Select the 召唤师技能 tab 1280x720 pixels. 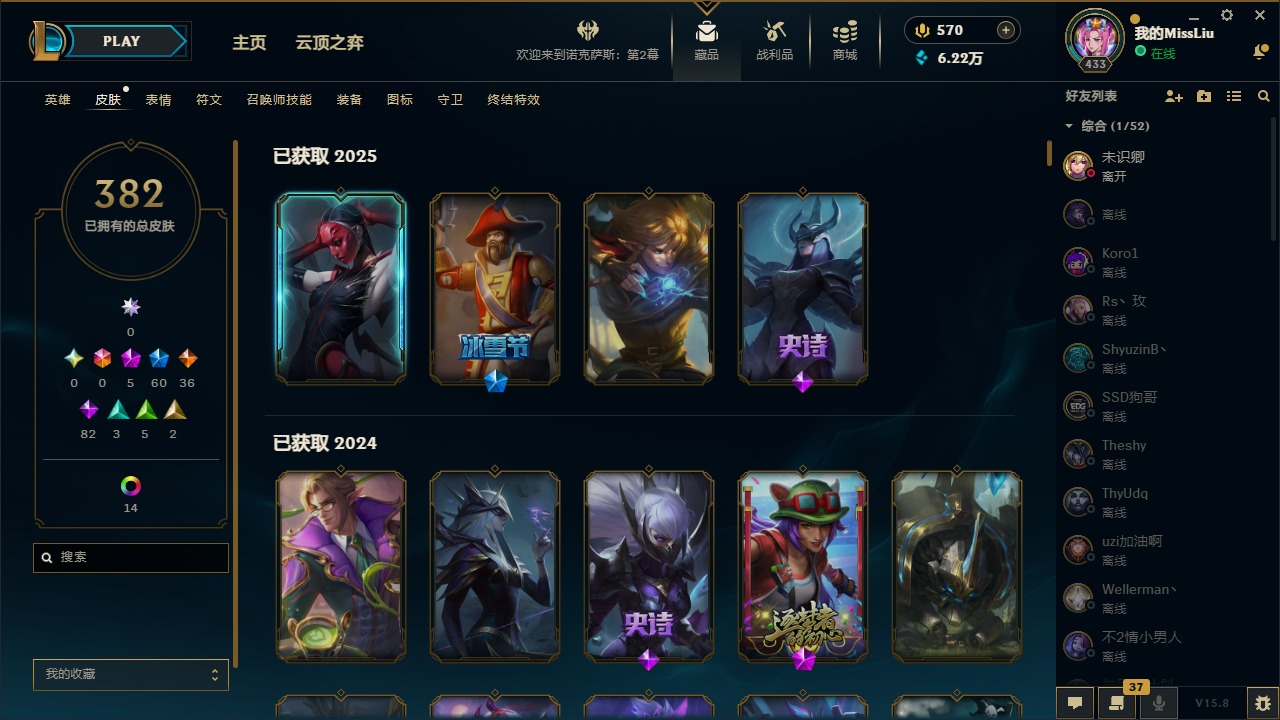[x=279, y=100]
